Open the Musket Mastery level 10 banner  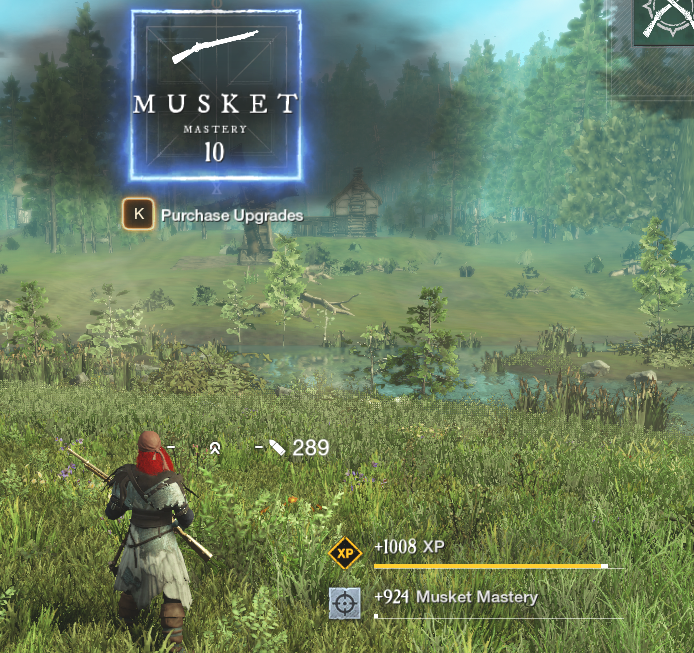click(215, 95)
